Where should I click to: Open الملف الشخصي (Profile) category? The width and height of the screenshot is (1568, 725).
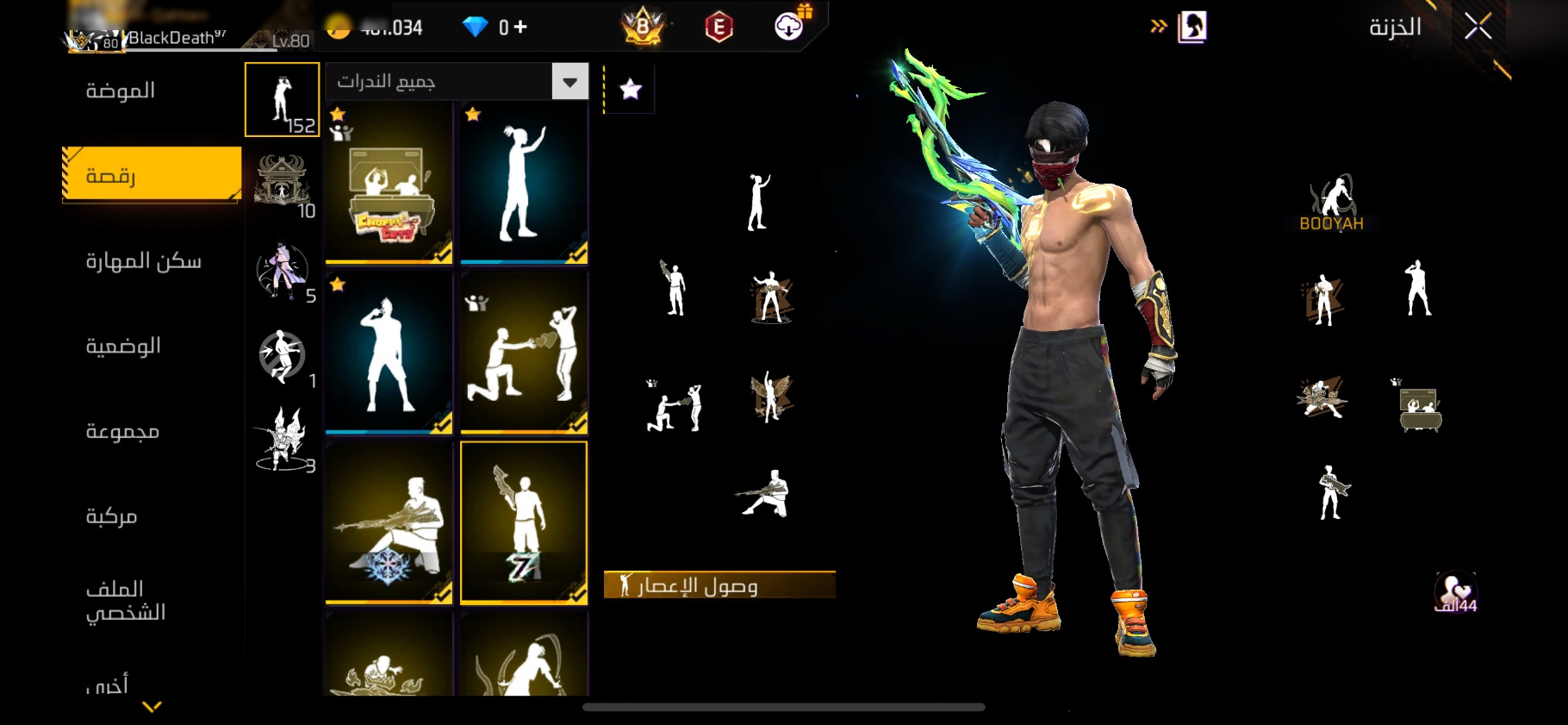coord(125,600)
